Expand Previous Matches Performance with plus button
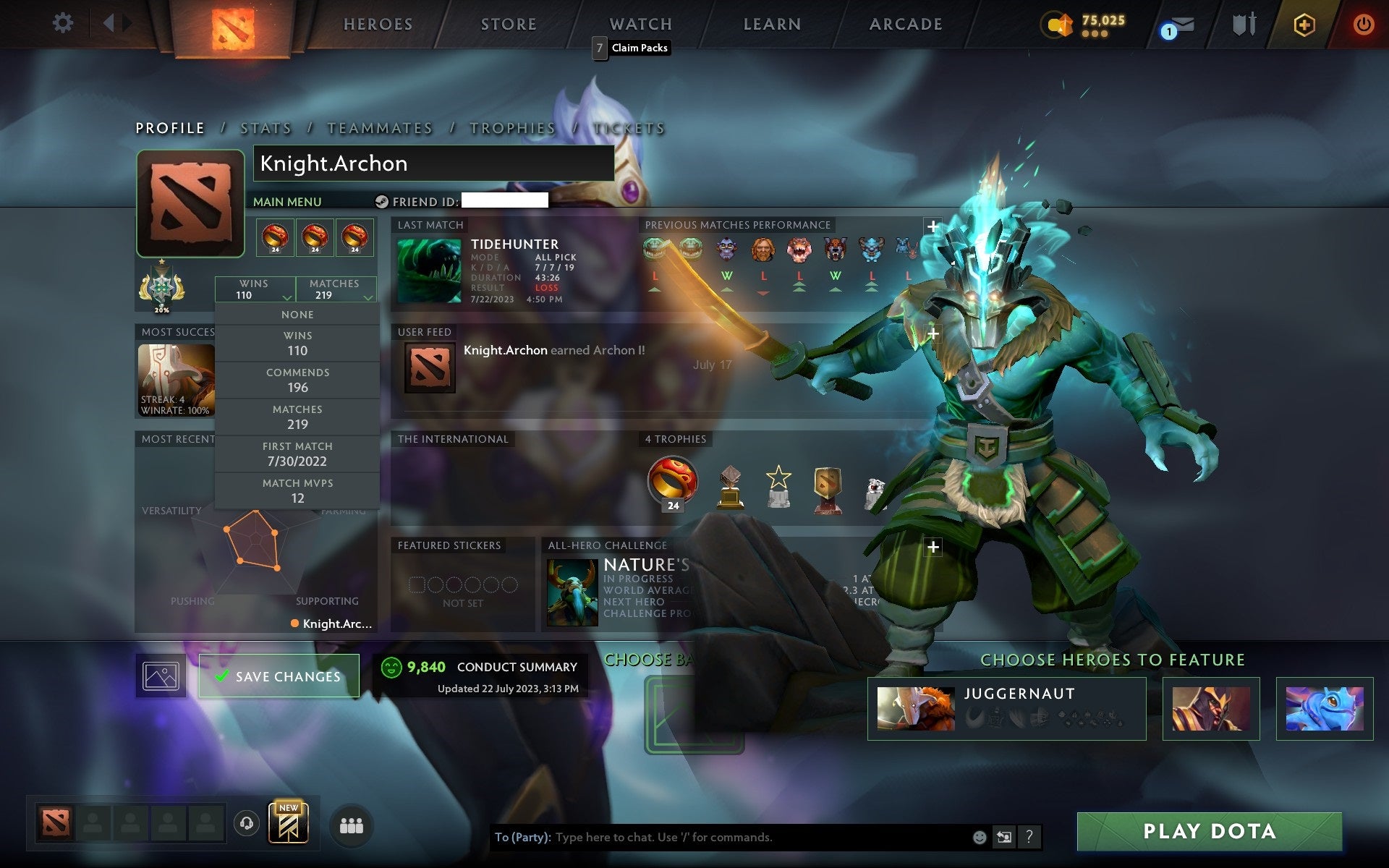 [x=933, y=226]
